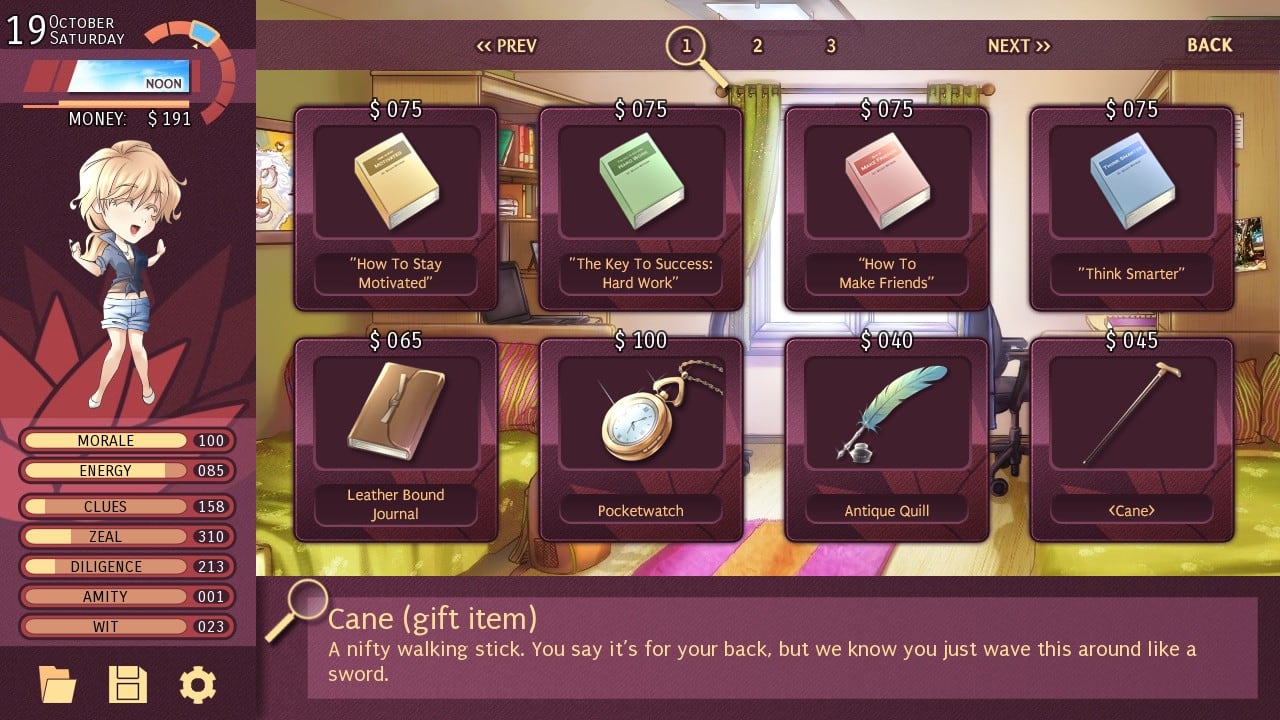The height and width of the screenshot is (720, 1280).
Task: Select shop page 1
Action: 686,46
